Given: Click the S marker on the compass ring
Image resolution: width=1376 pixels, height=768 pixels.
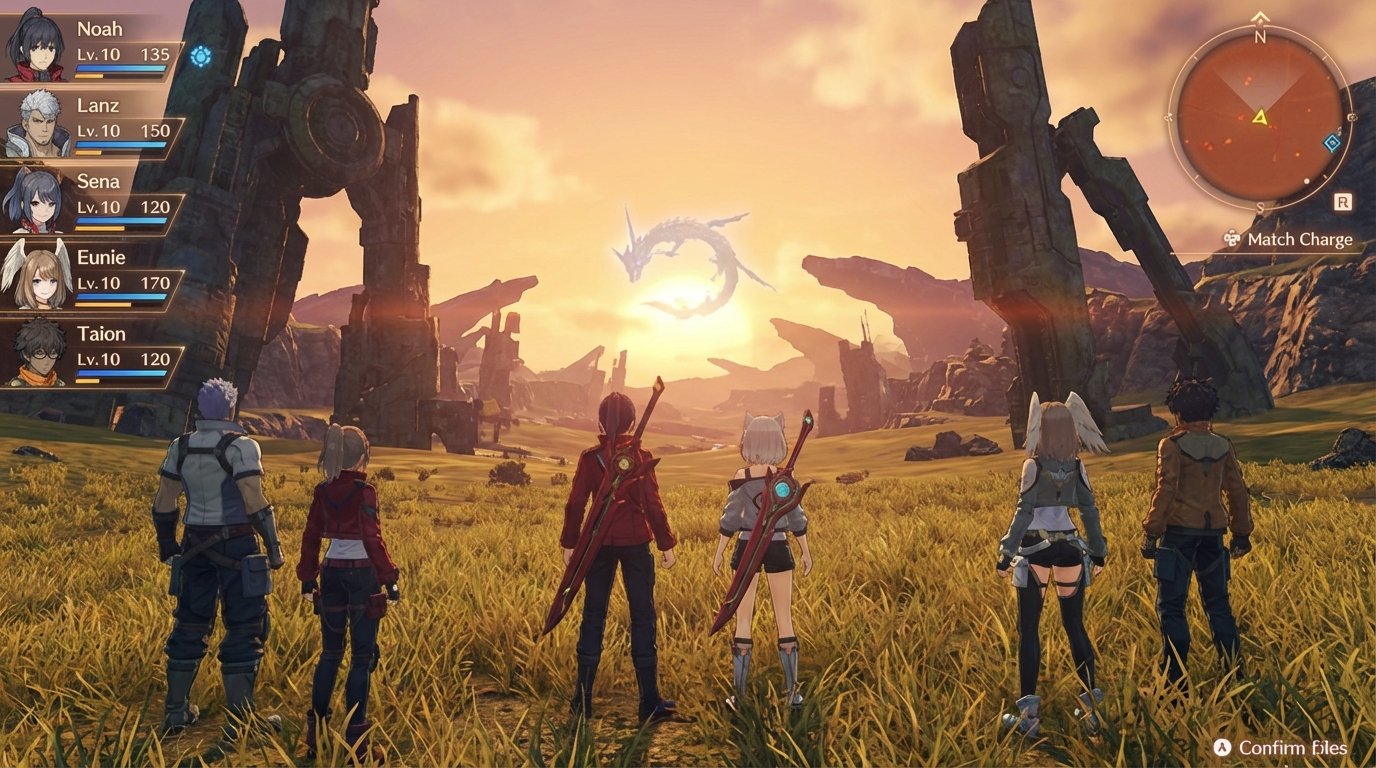Looking at the screenshot, I should point(1260,206).
